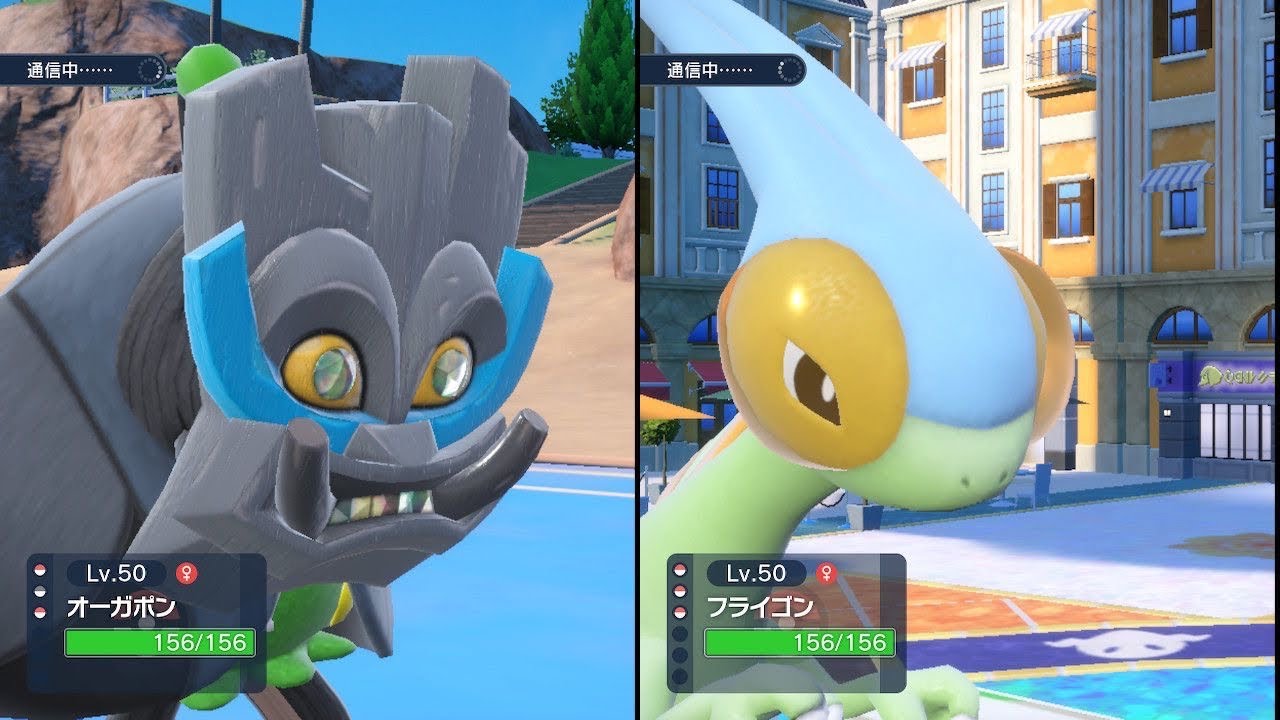Click a darkened empty ball slot on the right panel
This screenshot has width=1280, height=720.
678,633
